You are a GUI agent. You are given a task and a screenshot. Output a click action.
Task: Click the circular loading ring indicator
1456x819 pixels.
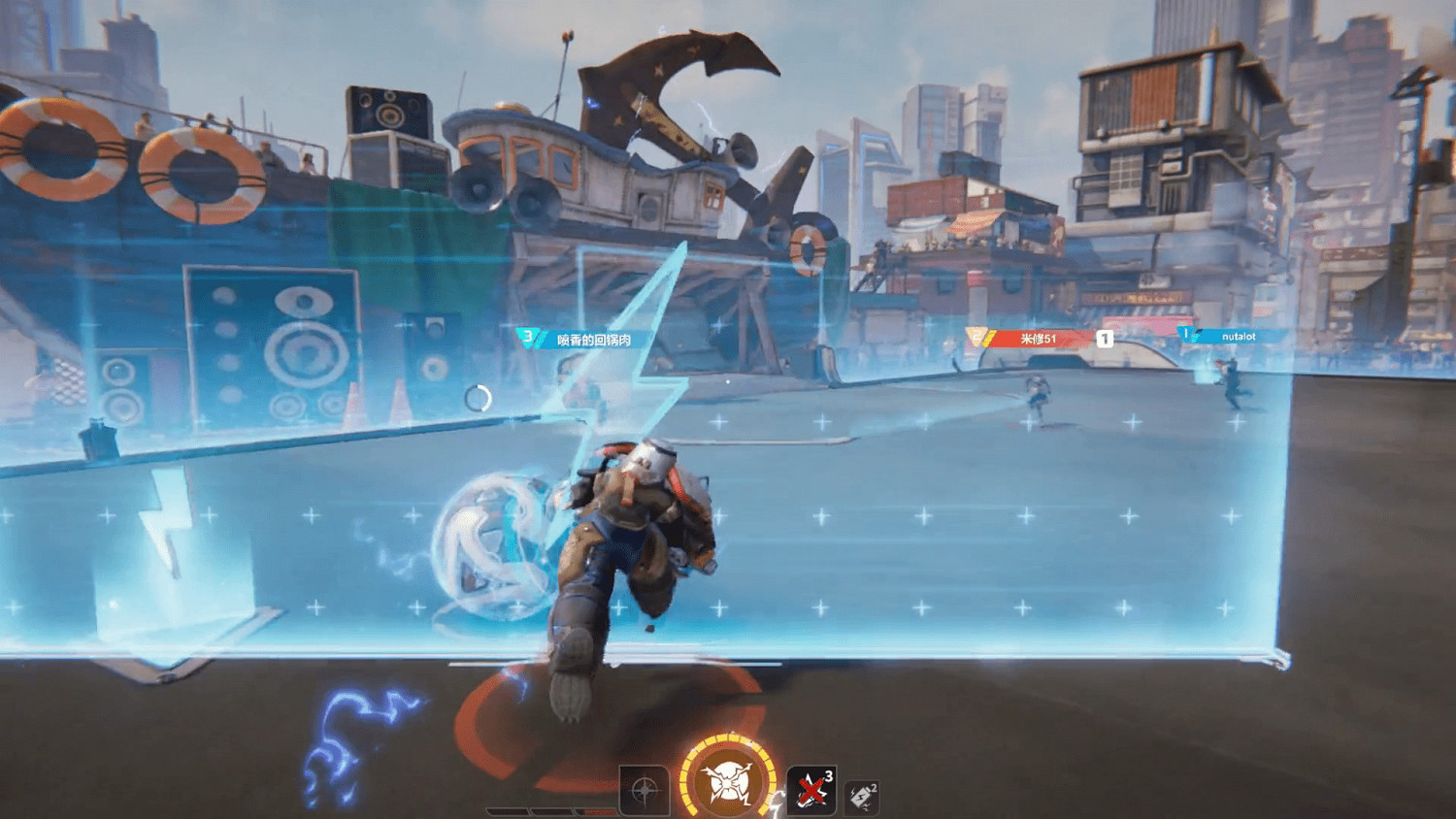(x=479, y=396)
